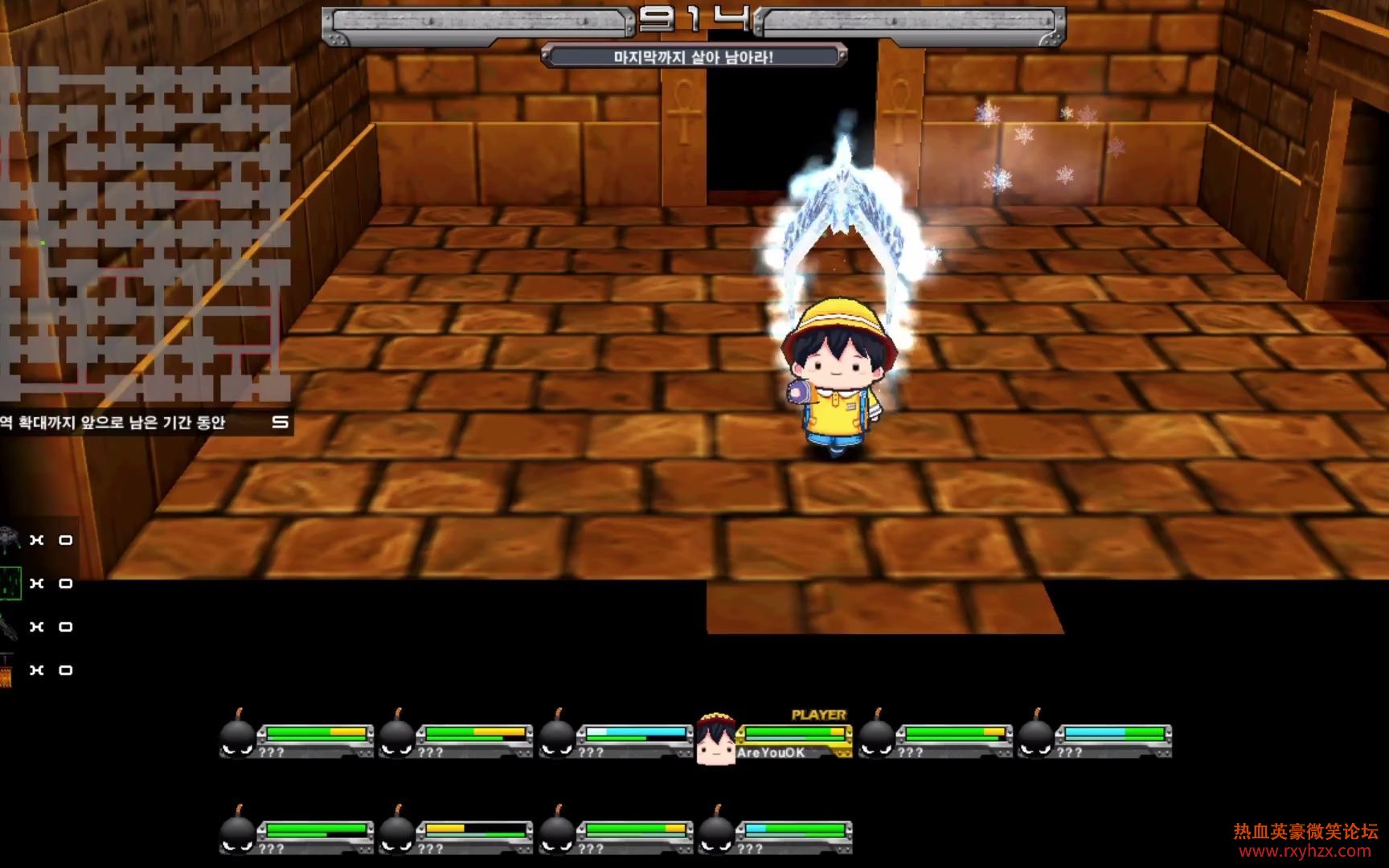This screenshot has width=1389, height=868.
Task: Open the www.rxyhzx.com watermark link
Action: tap(1305, 851)
